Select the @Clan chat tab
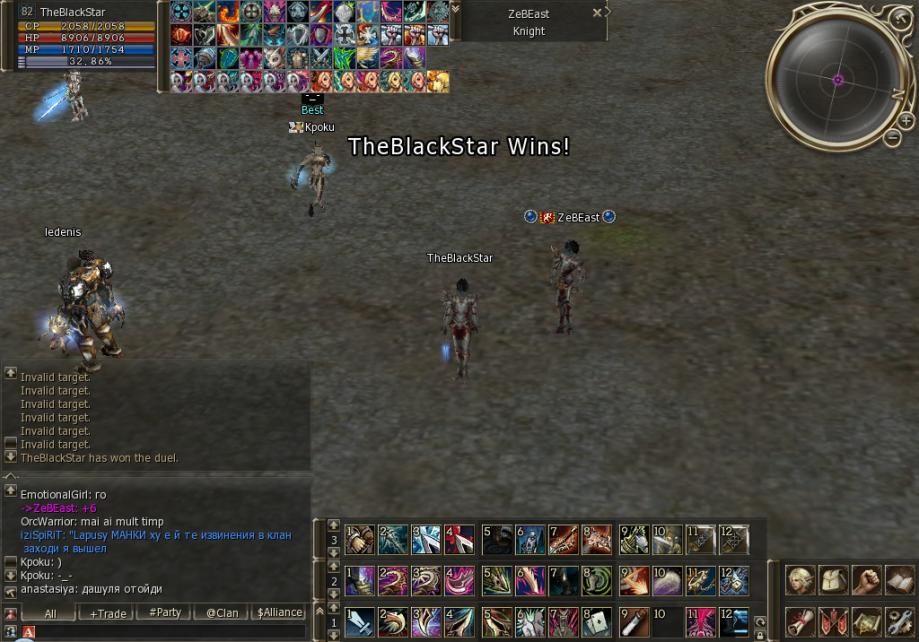This screenshot has height=642, width=919. pos(222,613)
